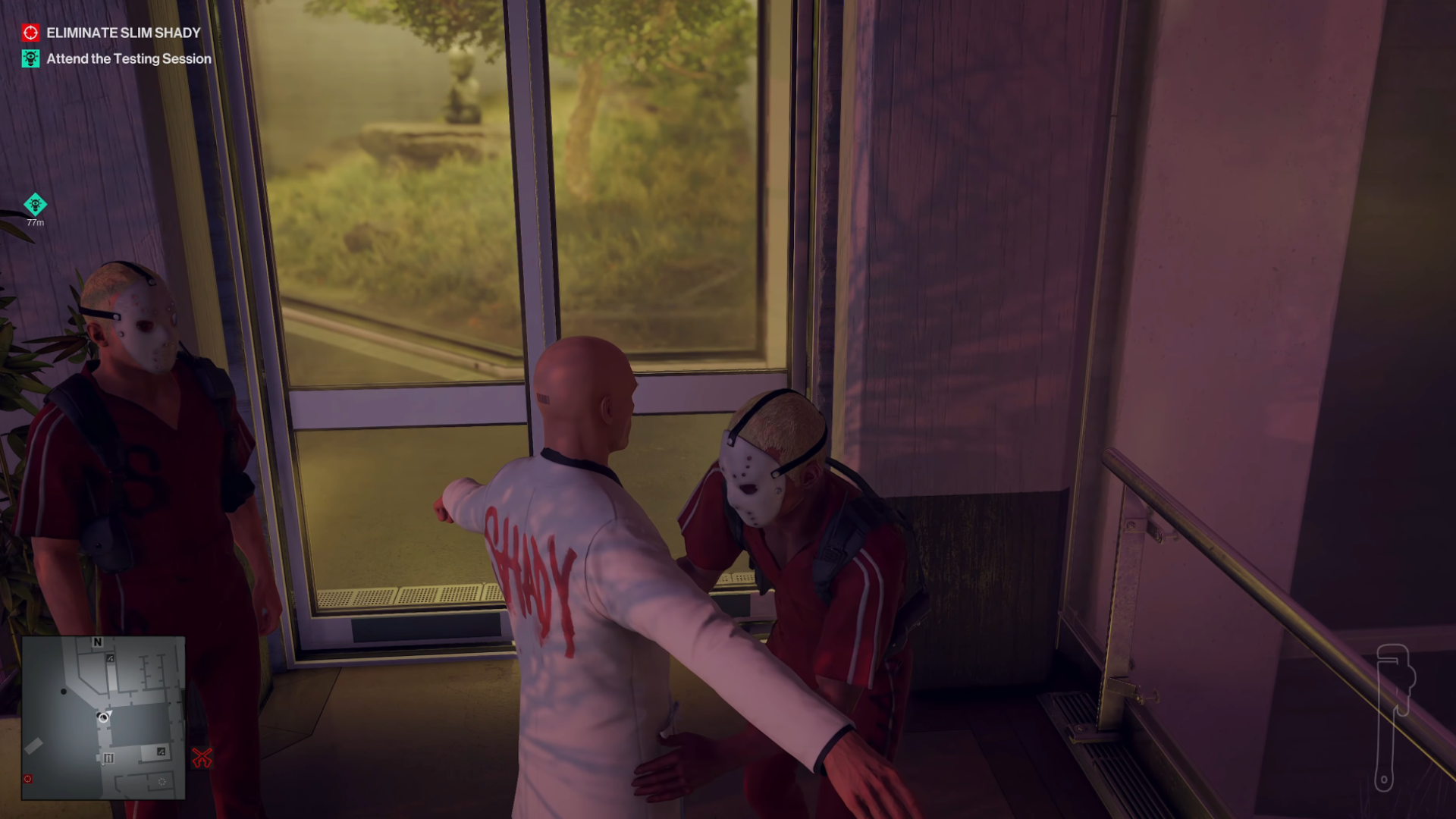Click the ELIMINATE SLIM SHADY objective text
The image size is (1456, 819).
[123, 33]
